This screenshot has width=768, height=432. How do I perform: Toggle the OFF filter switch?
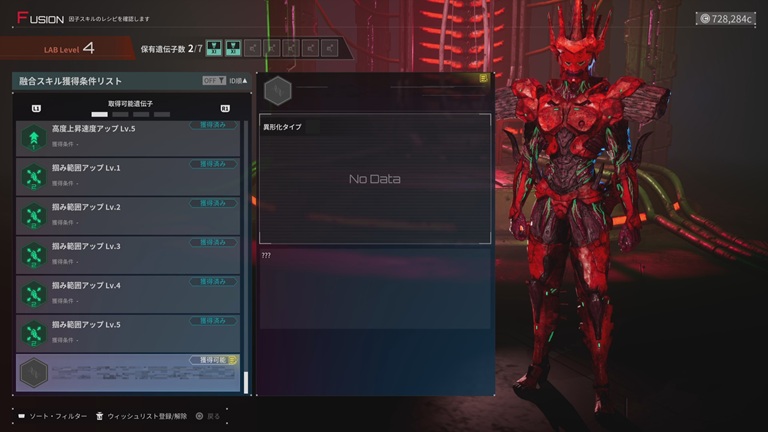coord(212,81)
